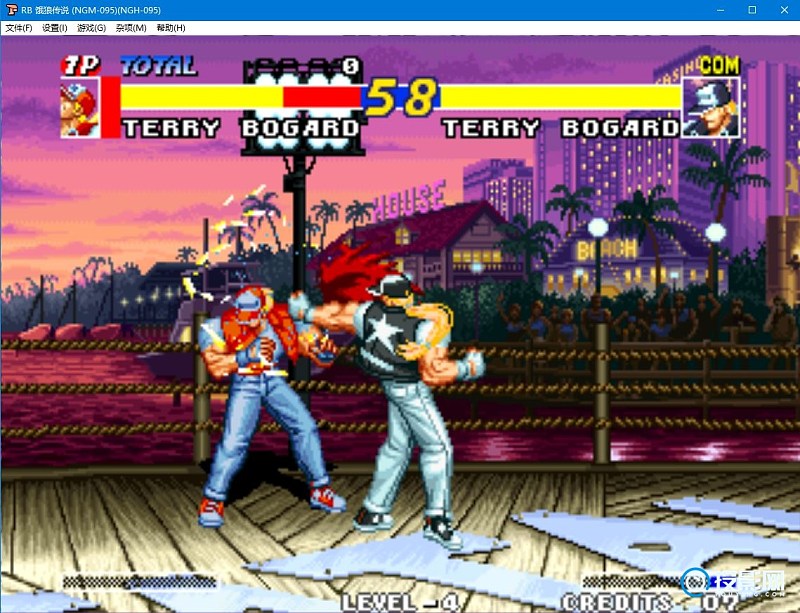Open the 游戏(G) game menu

pyautogui.click(x=92, y=28)
